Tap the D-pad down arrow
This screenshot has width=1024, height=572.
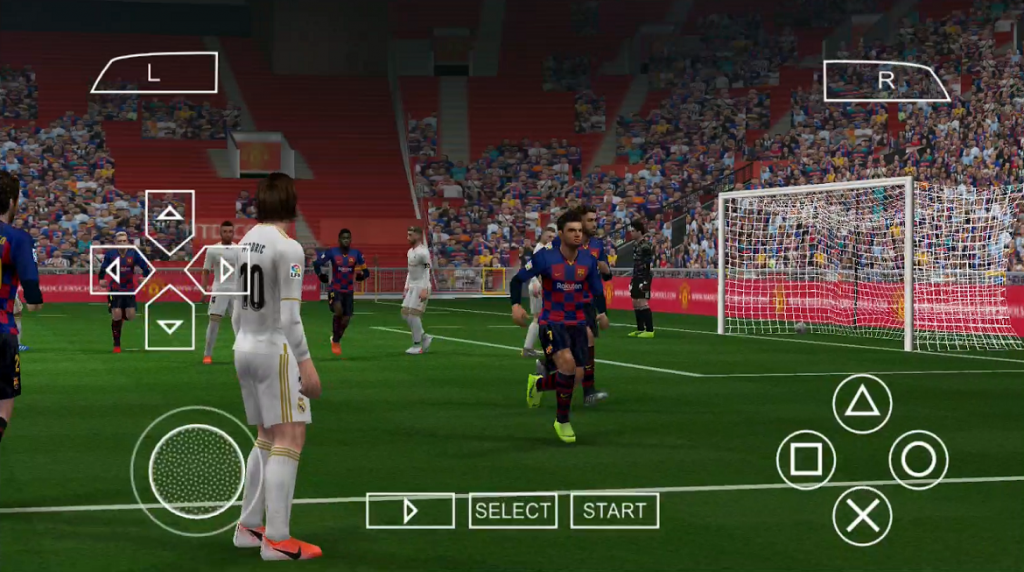point(170,323)
